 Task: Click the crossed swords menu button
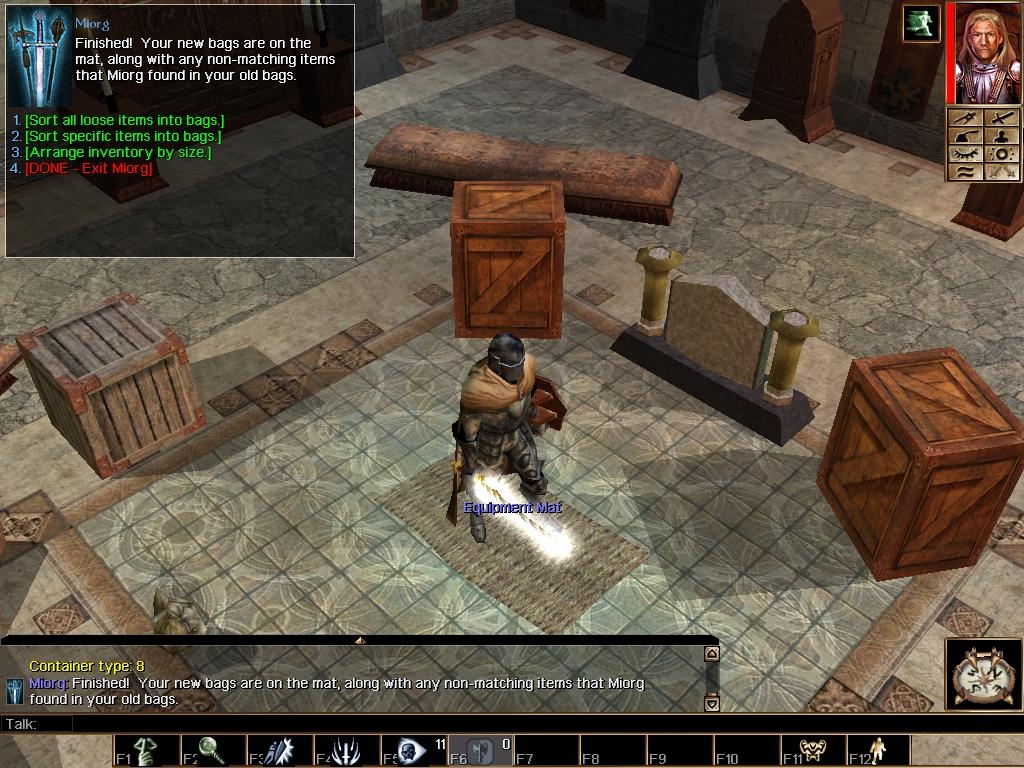[1000, 172]
